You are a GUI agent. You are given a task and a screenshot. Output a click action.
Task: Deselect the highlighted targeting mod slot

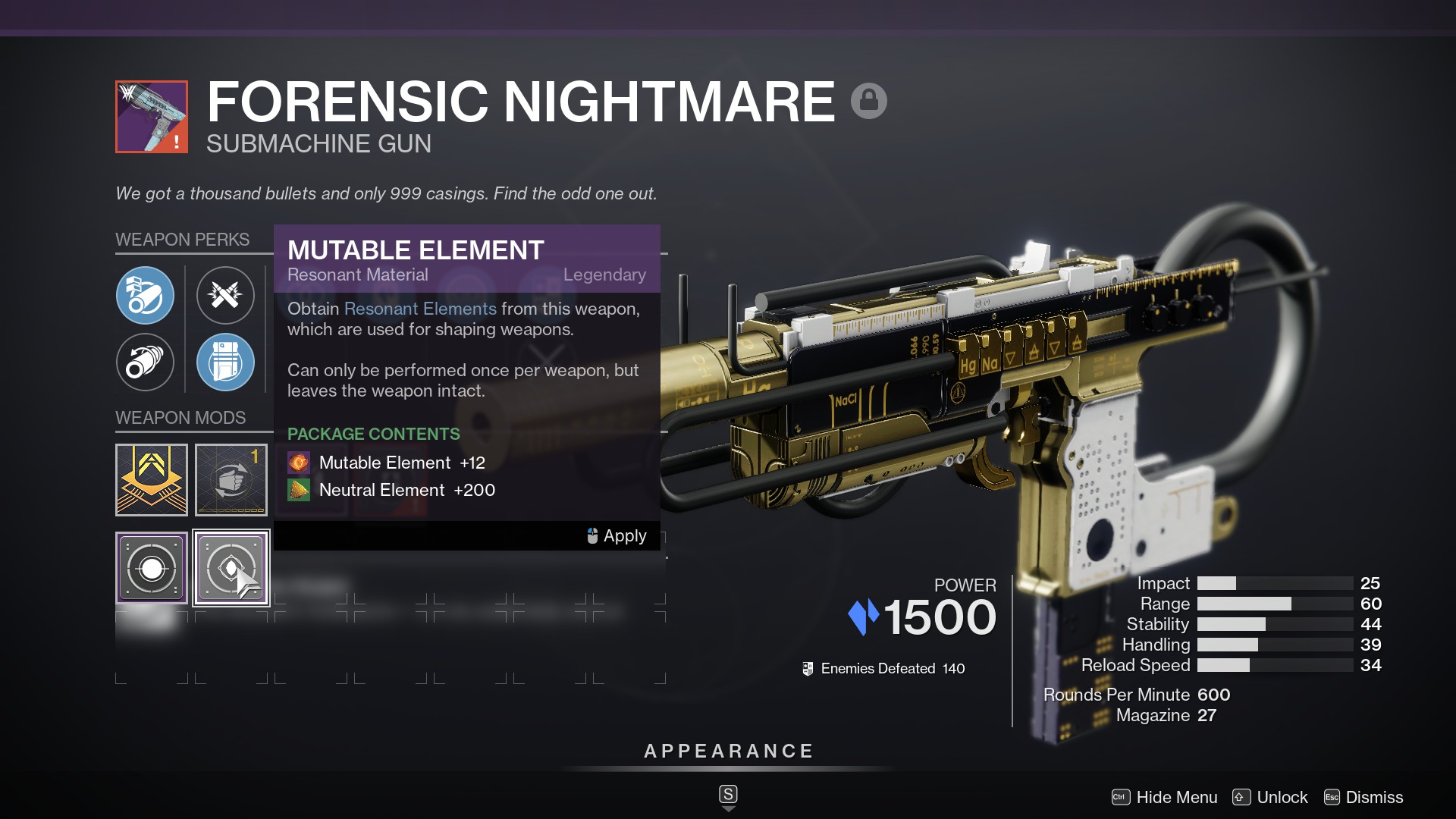pyautogui.click(x=231, y=567)
